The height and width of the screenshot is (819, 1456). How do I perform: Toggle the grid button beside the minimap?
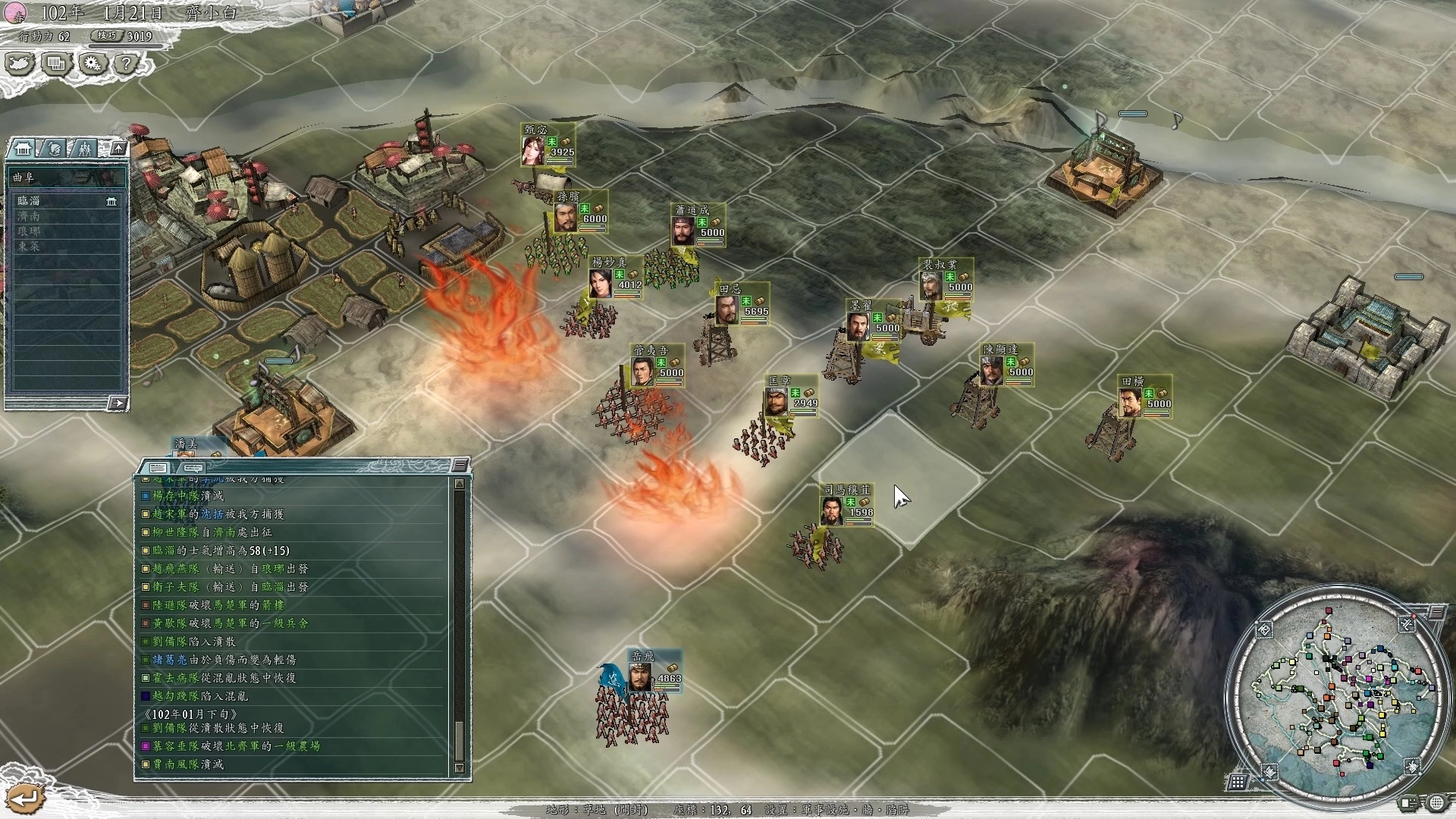1238,781
